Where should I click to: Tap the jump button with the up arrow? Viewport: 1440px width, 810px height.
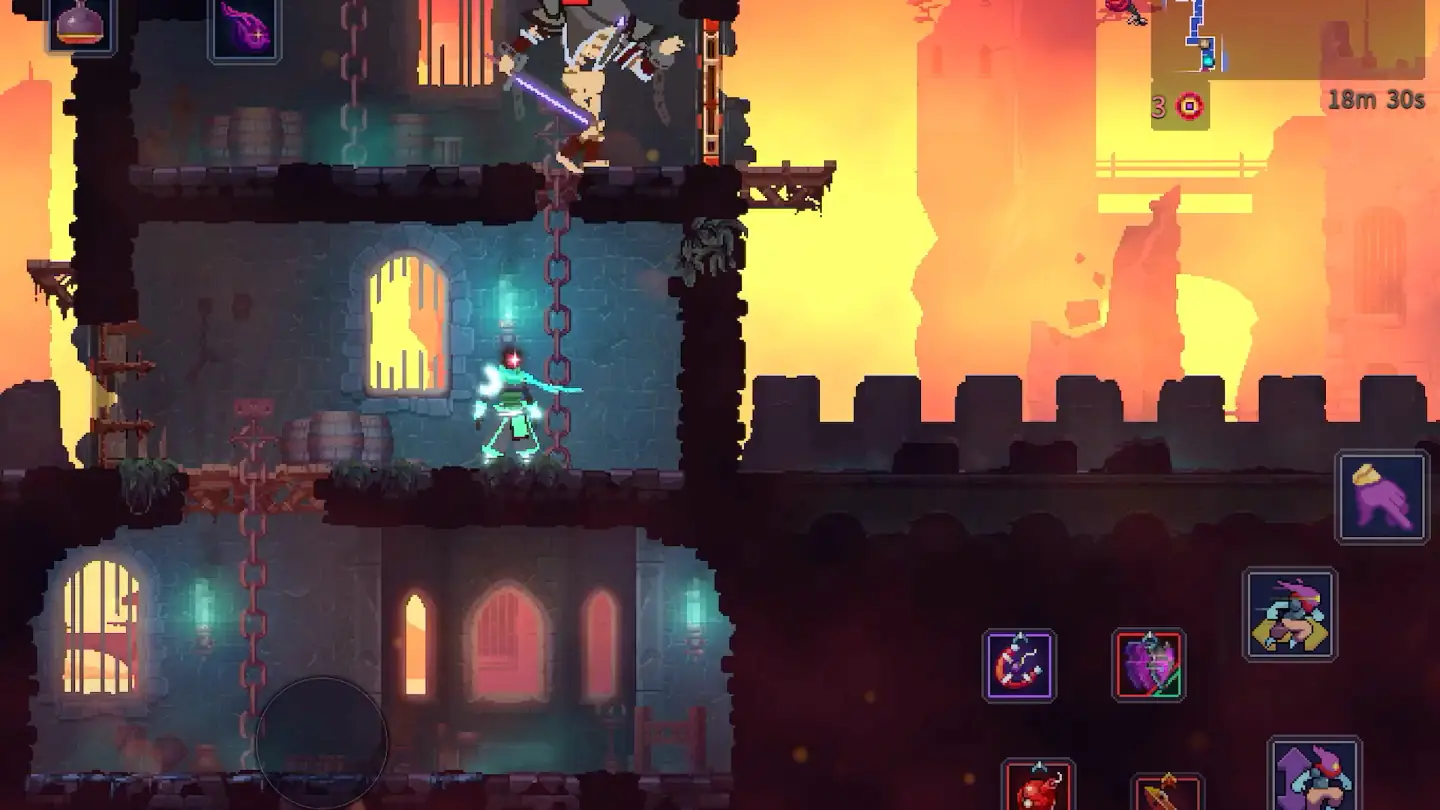(1314, 774)
